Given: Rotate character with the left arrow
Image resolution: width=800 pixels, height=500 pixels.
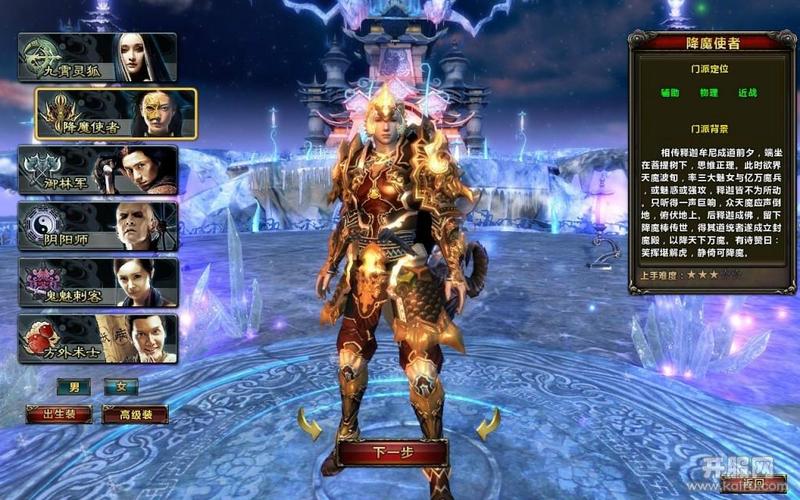Looking at the screenshot, I should tap(311, 428).
